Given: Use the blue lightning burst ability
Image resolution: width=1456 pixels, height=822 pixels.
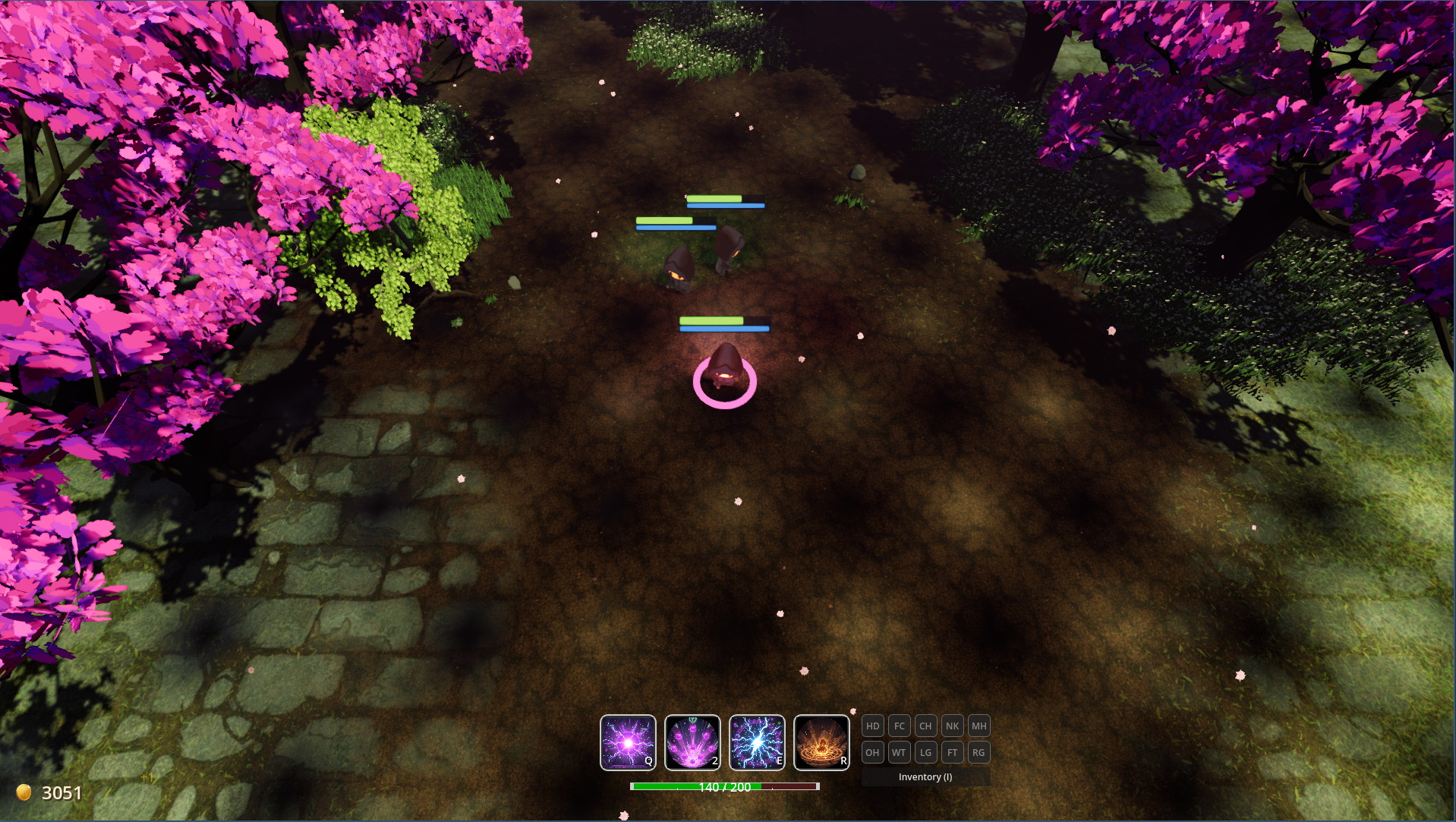Looking at the screenshot, I should click(757, 742).
